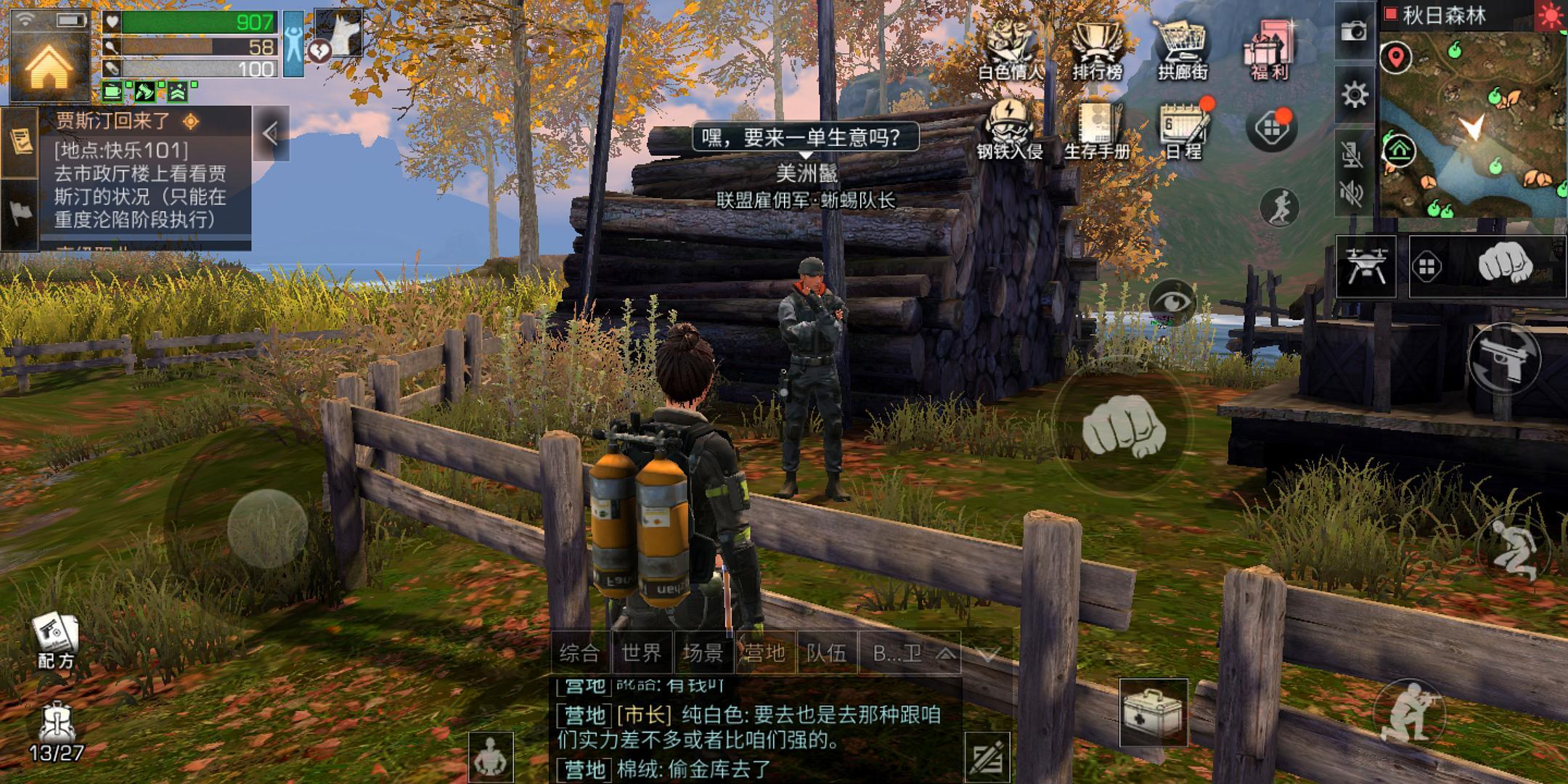This screenshot has width=1568, height=784.
Task: Open the 排行榜 leaderboard
Action: click(1097, 48)
